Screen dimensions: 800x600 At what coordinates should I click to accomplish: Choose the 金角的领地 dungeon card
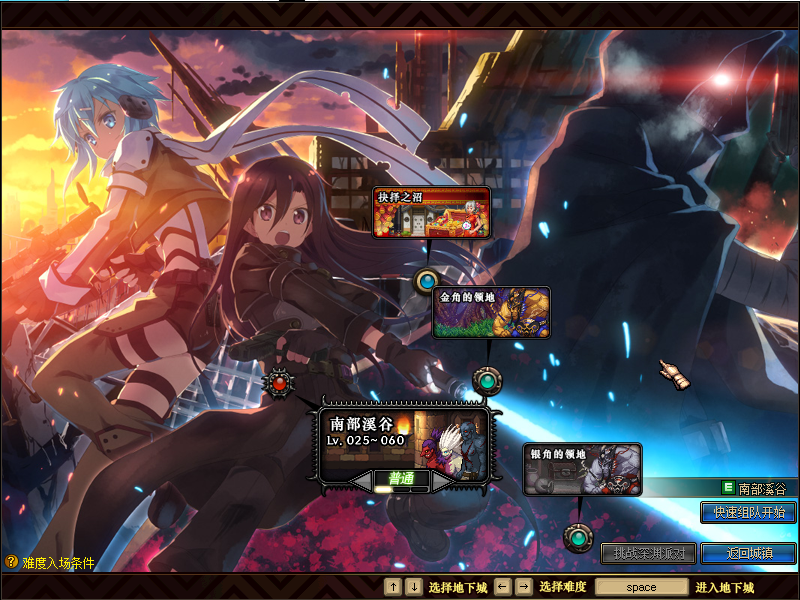coord(491,313)
